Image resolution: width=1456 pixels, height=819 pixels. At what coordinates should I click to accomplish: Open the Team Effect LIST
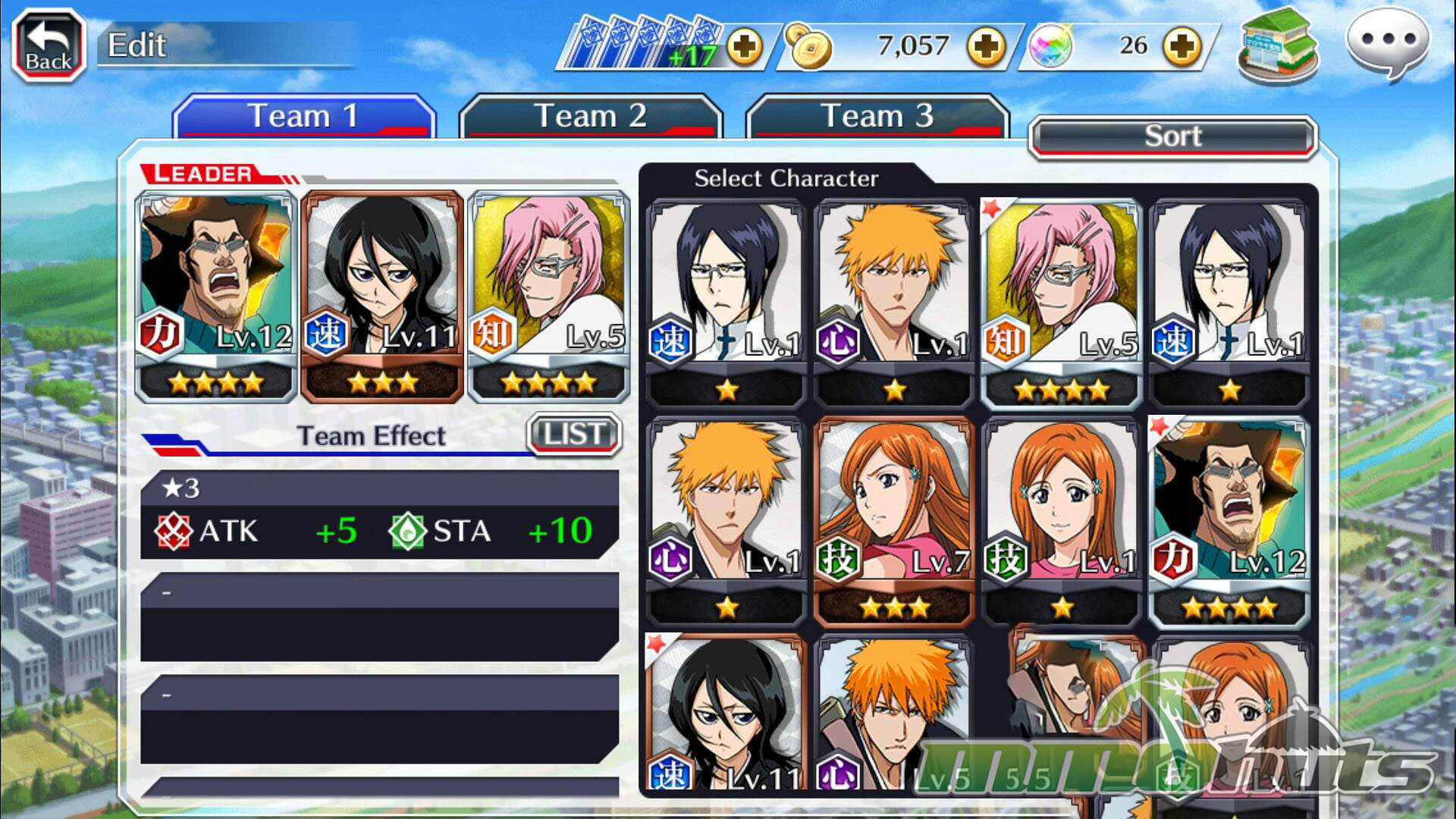[574, 435]
